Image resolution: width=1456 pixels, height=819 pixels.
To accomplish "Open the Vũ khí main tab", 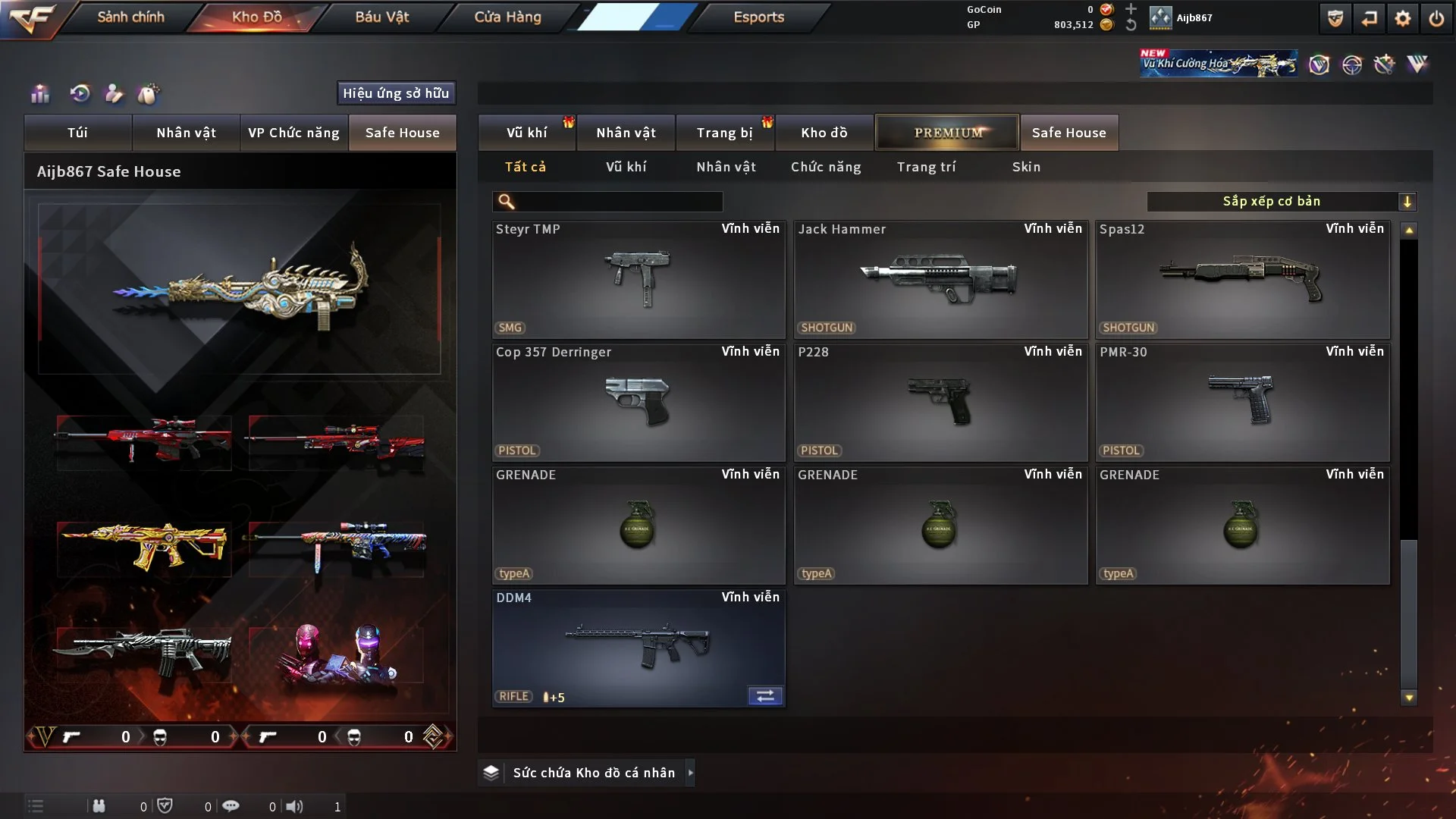I will click(526, 133).
